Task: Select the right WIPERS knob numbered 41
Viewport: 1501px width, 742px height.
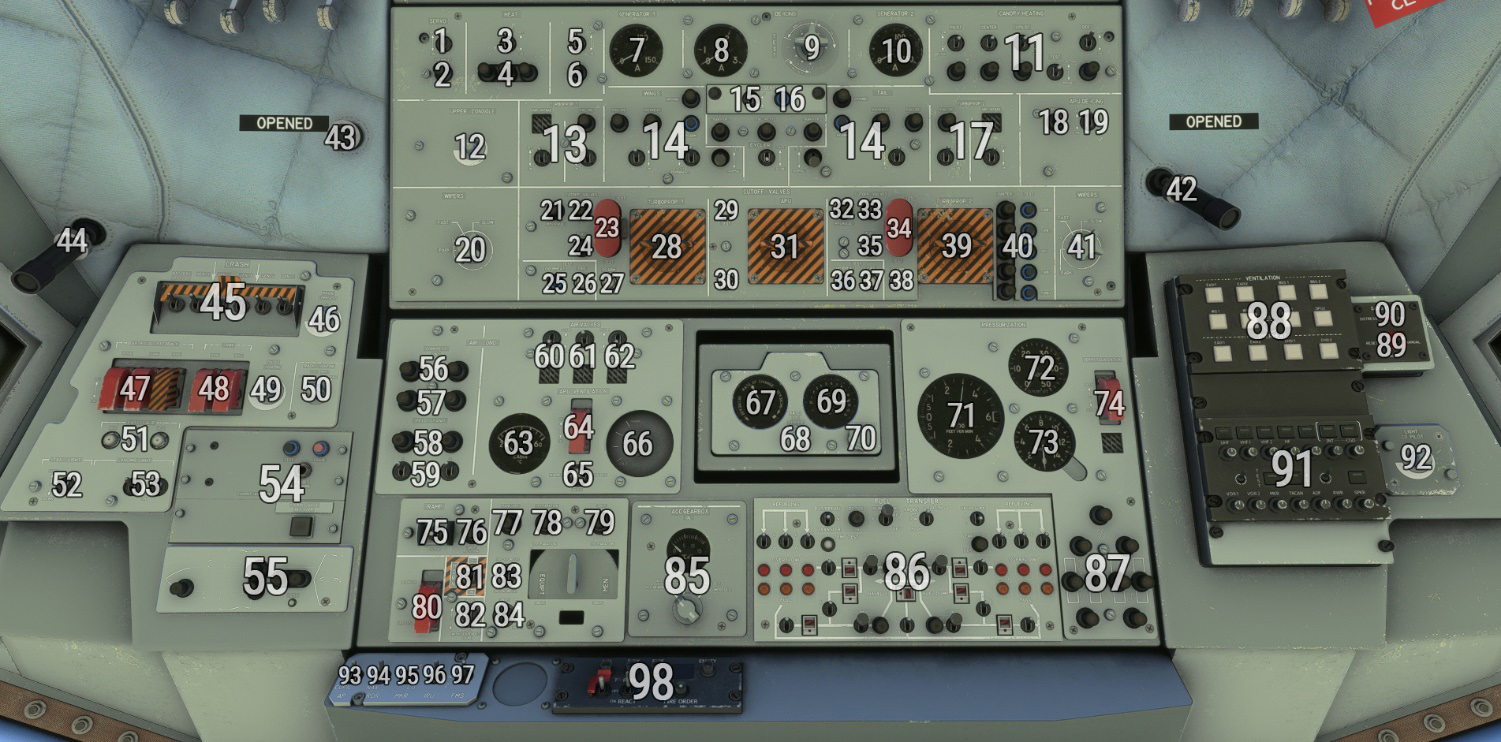Action: 1082,246
